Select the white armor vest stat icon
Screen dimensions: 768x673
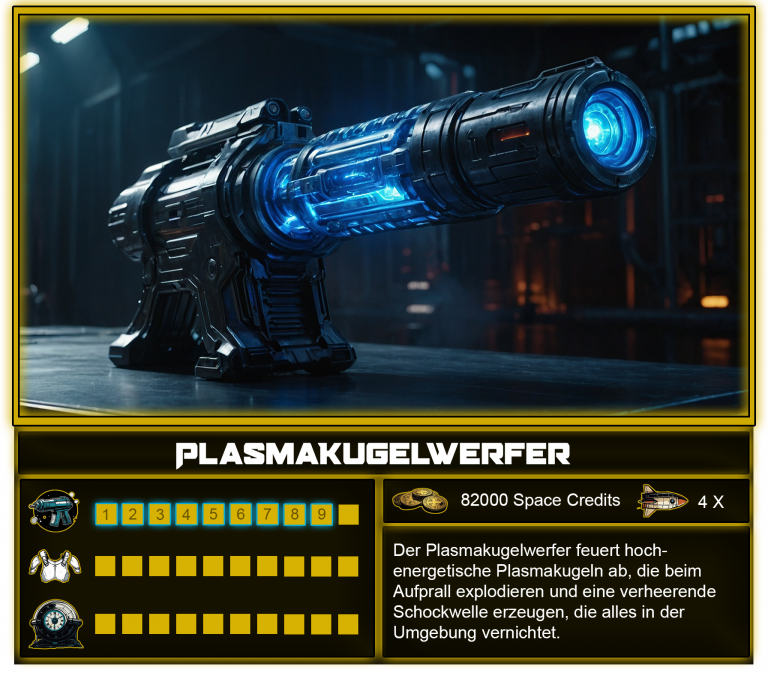54,566
